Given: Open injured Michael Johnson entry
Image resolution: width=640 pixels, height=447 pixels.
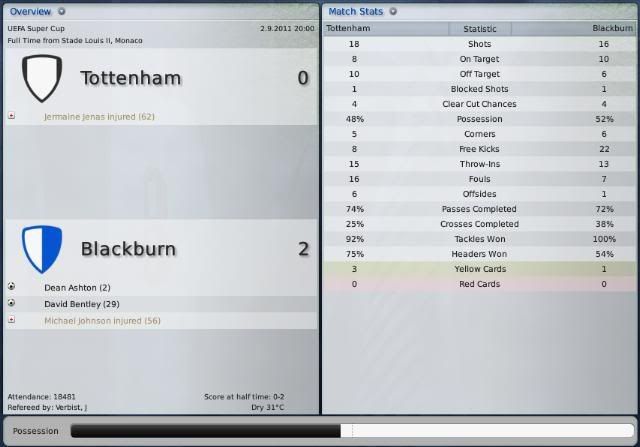Looking at the screenshot, I should coord(102,321).
